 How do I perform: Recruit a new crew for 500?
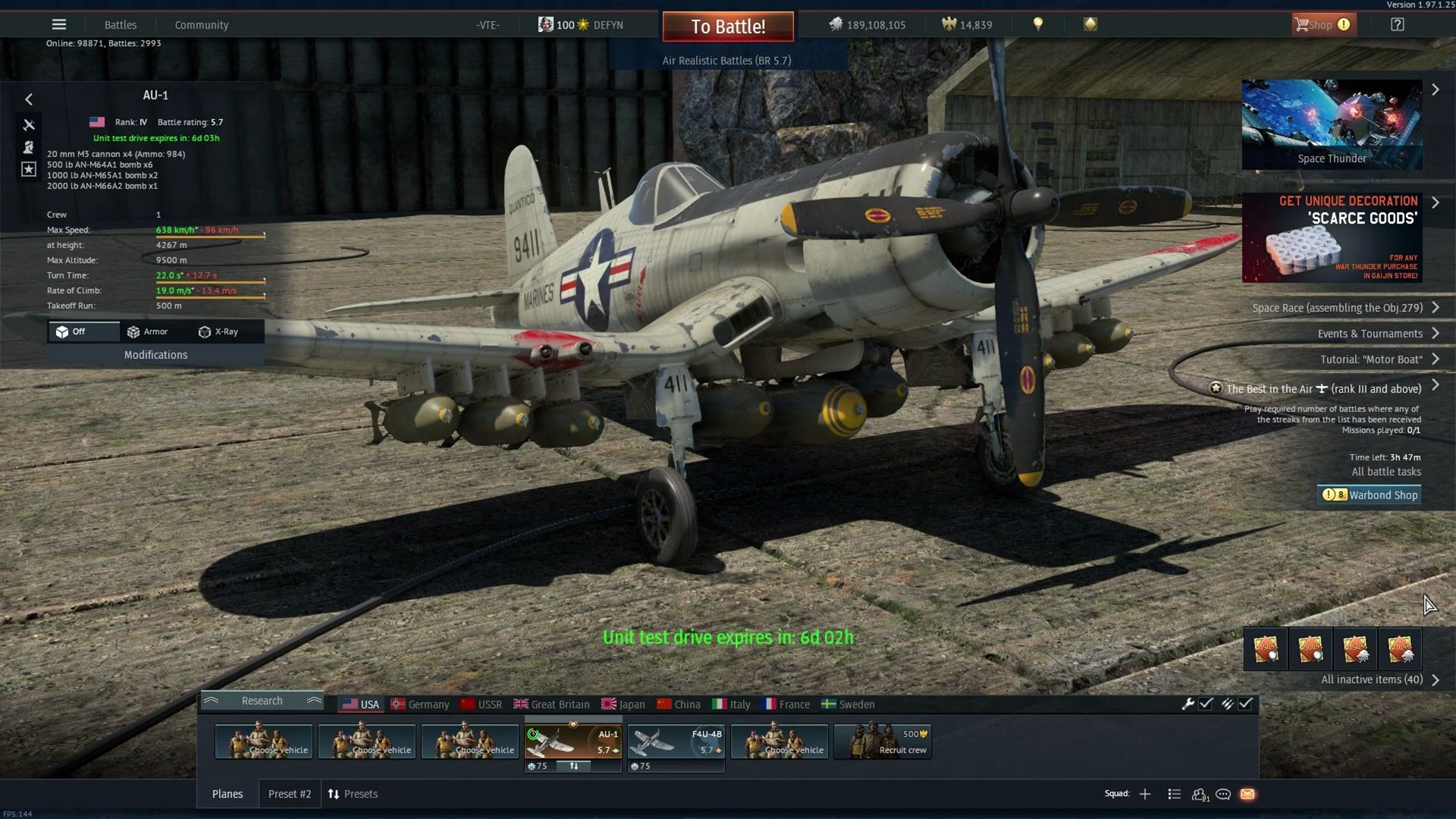(x=882, y=742)
